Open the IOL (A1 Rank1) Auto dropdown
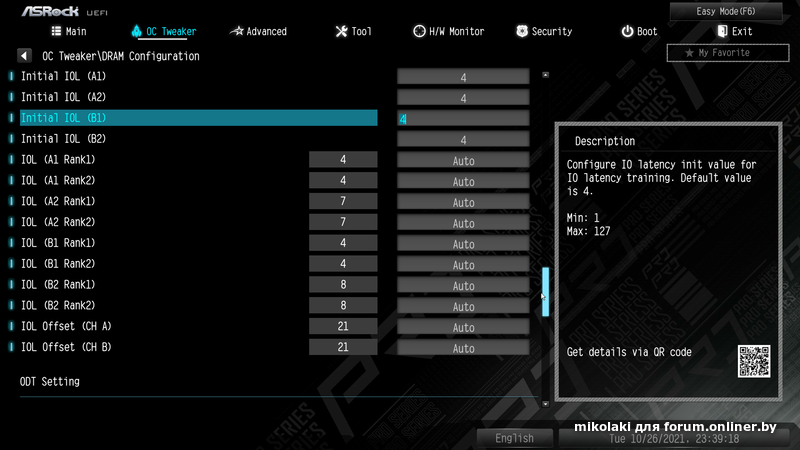Viewport: 800px width, 450px height. [x=463, y=160]
